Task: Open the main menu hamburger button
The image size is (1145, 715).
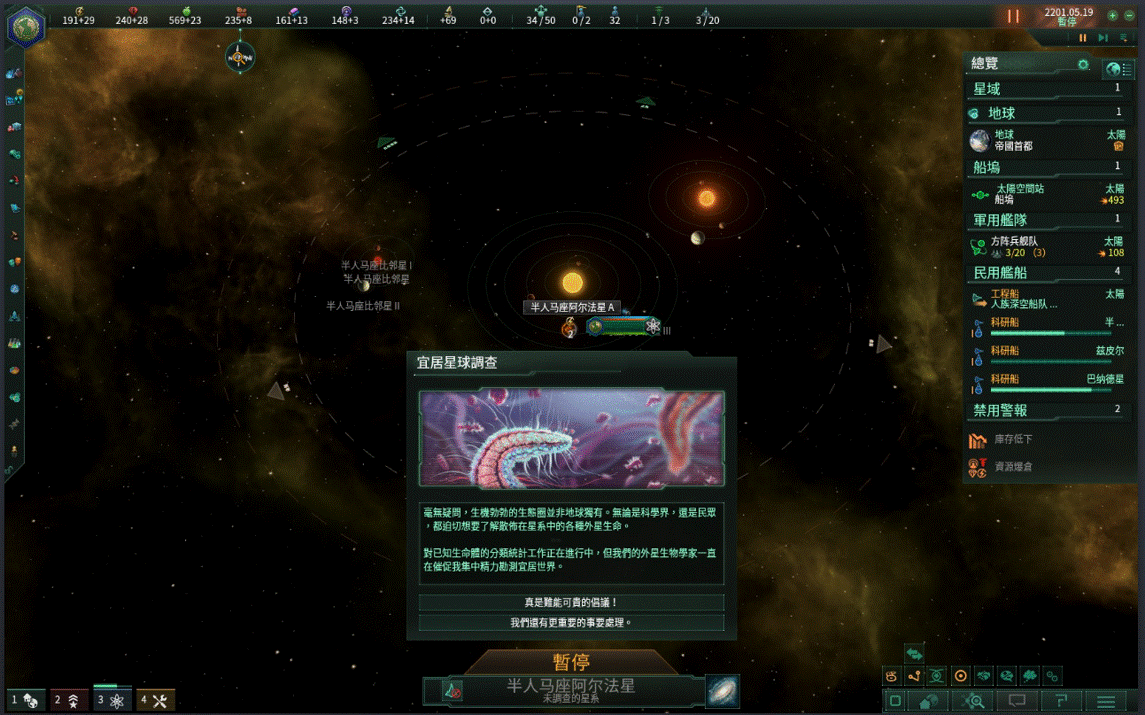Action: tap(1105, 701)
